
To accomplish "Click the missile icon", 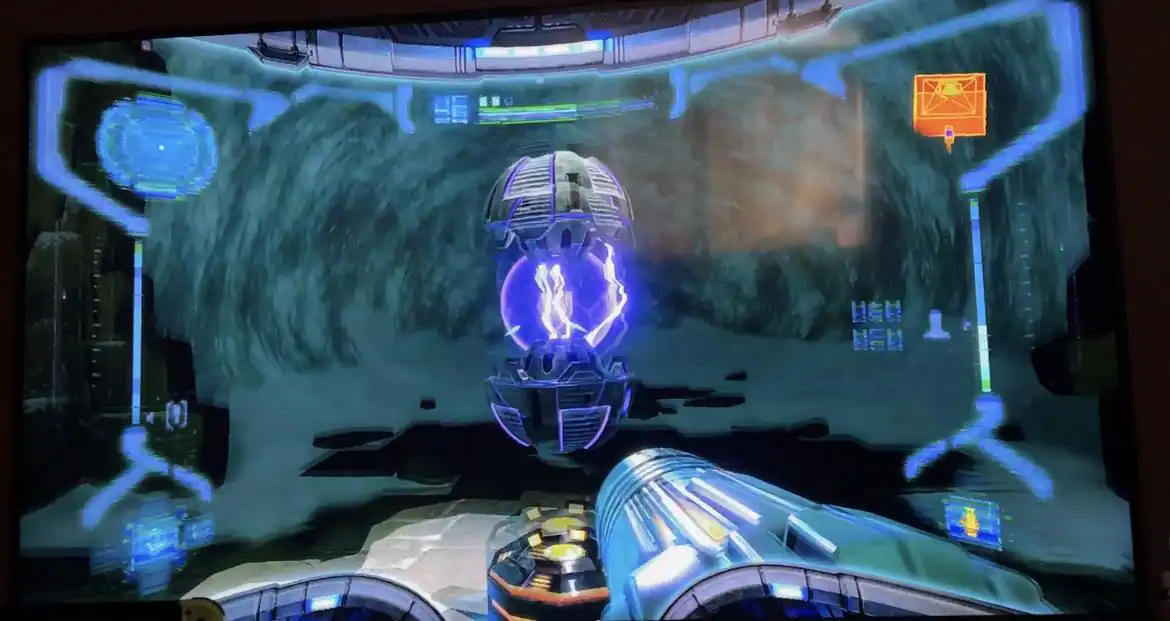I will click(x=937, y=325).
